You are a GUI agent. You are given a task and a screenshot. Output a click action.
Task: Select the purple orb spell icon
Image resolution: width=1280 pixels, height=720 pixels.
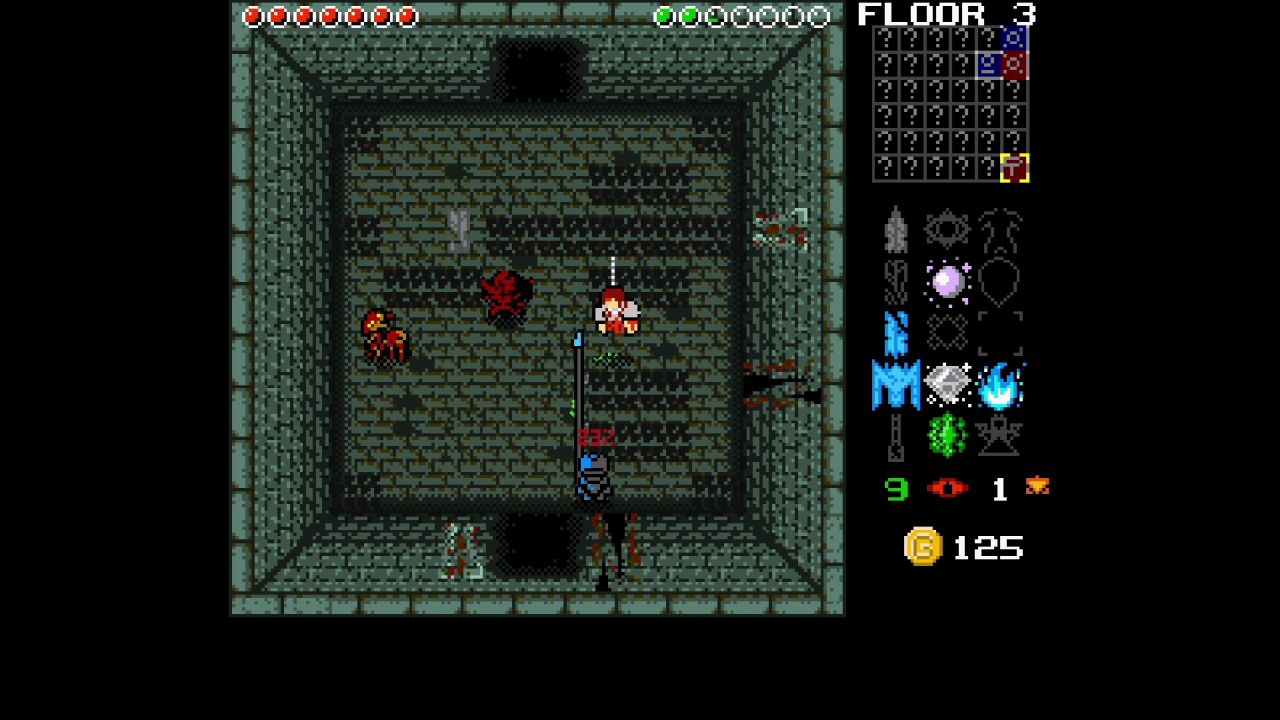[x=947, y=281]
